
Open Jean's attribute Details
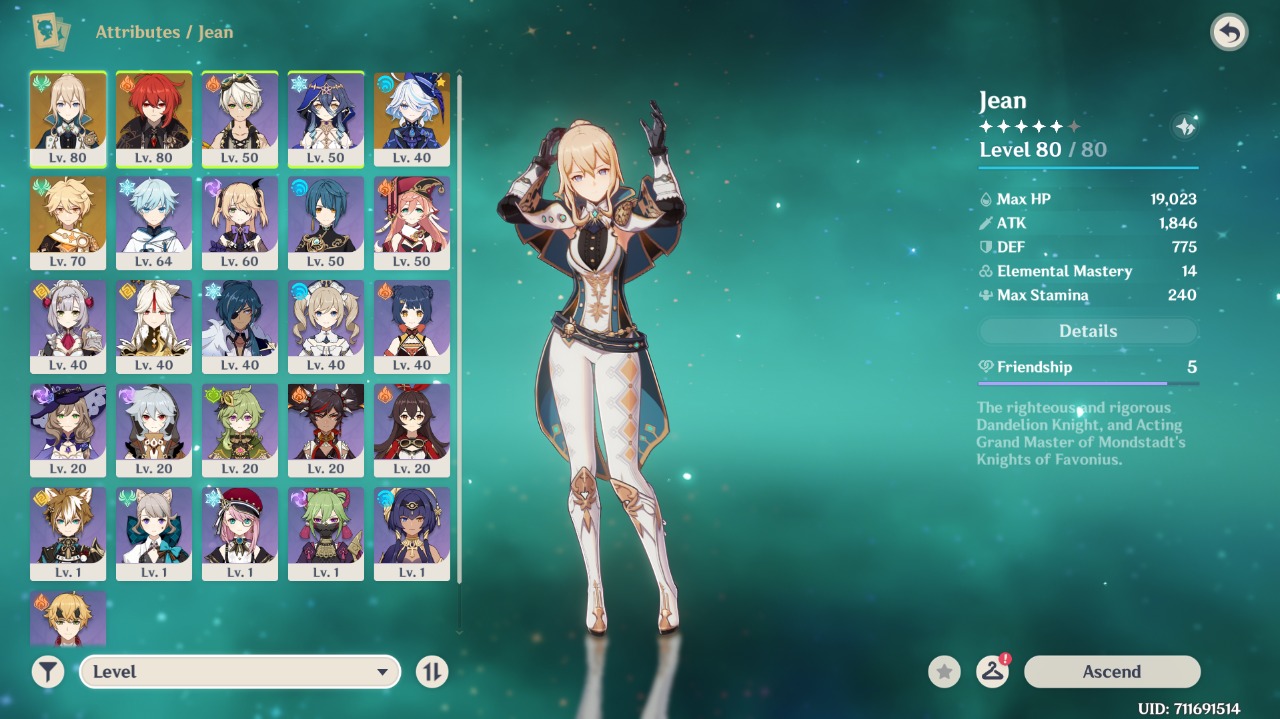coord(1088,331)
